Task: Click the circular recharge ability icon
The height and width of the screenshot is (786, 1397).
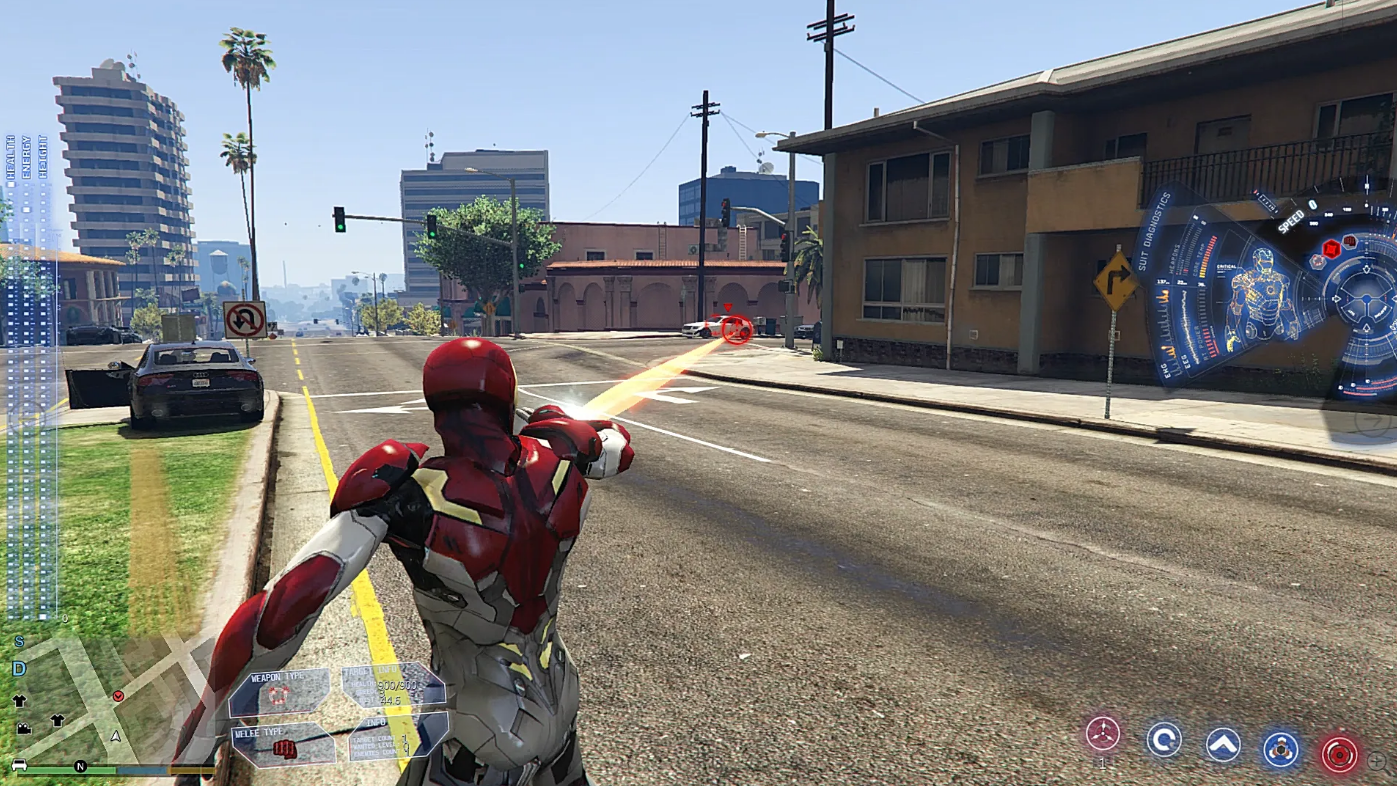Action: click(x=1164, y=739)
